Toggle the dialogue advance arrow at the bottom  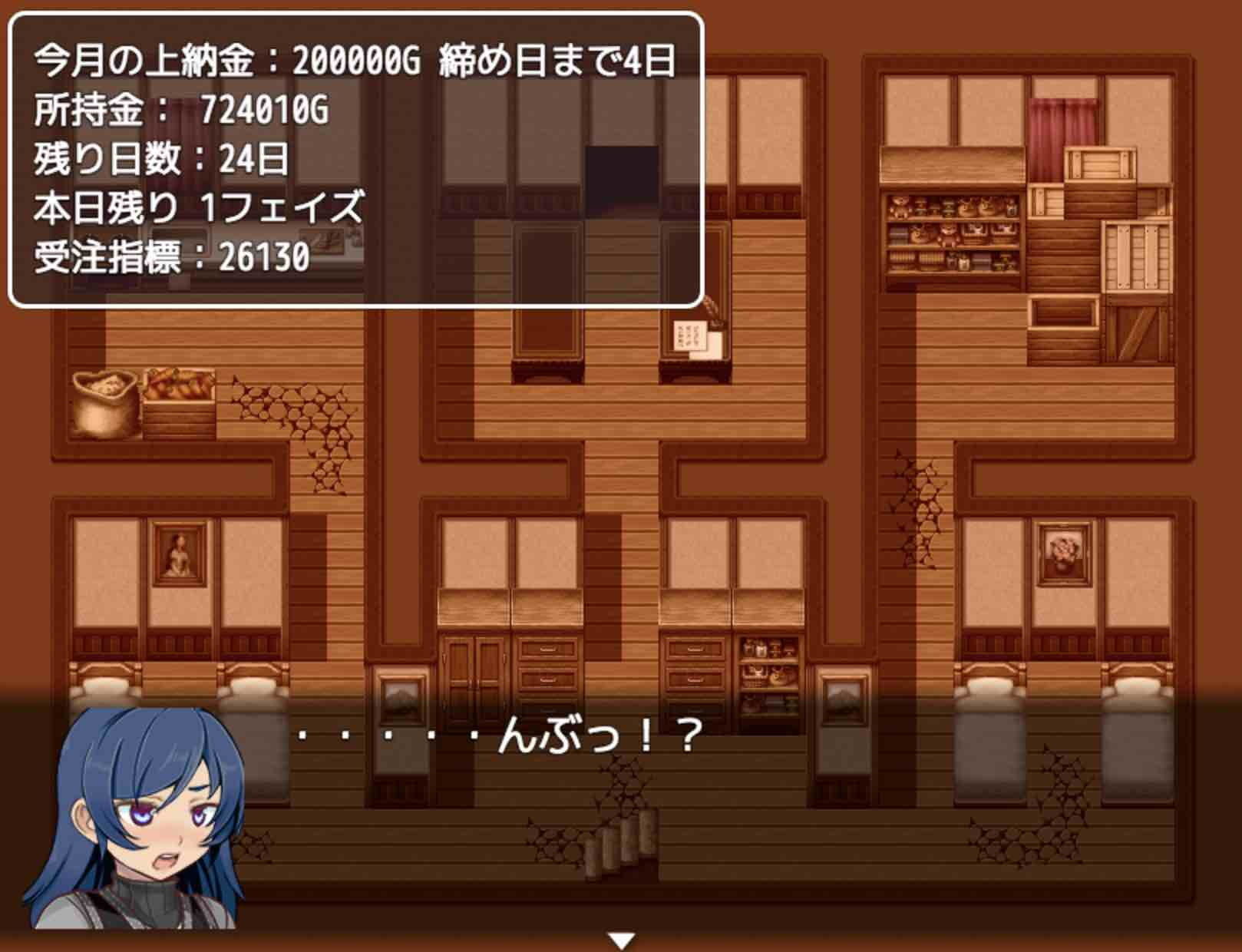pyautogui.click(x=623, y=938)
